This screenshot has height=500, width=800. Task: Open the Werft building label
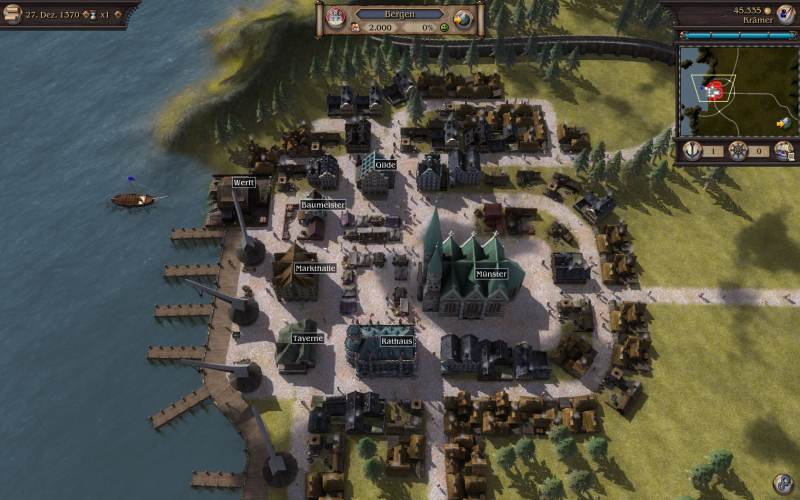243,183
